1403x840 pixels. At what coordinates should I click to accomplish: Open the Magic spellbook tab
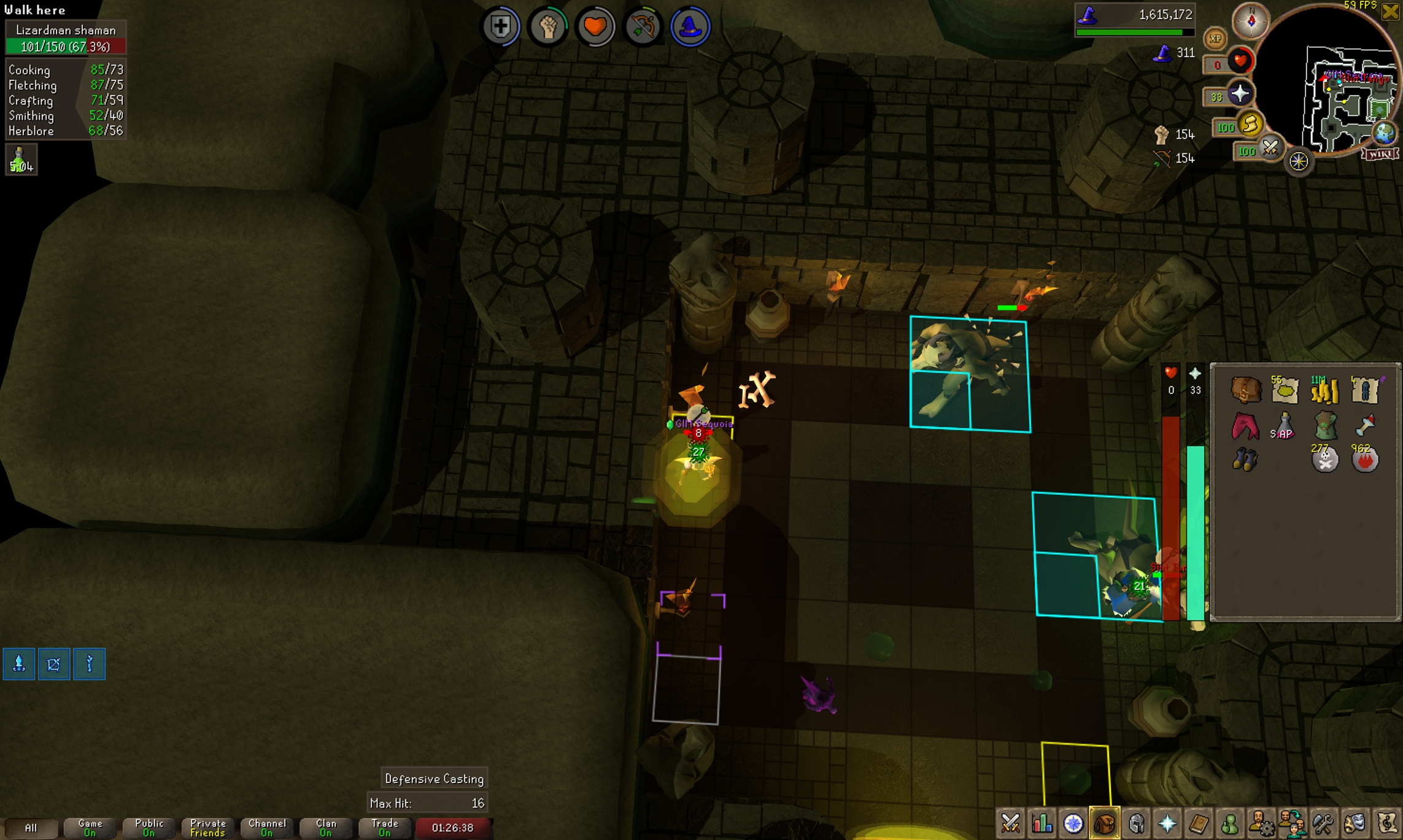(x=1199, y=823)
